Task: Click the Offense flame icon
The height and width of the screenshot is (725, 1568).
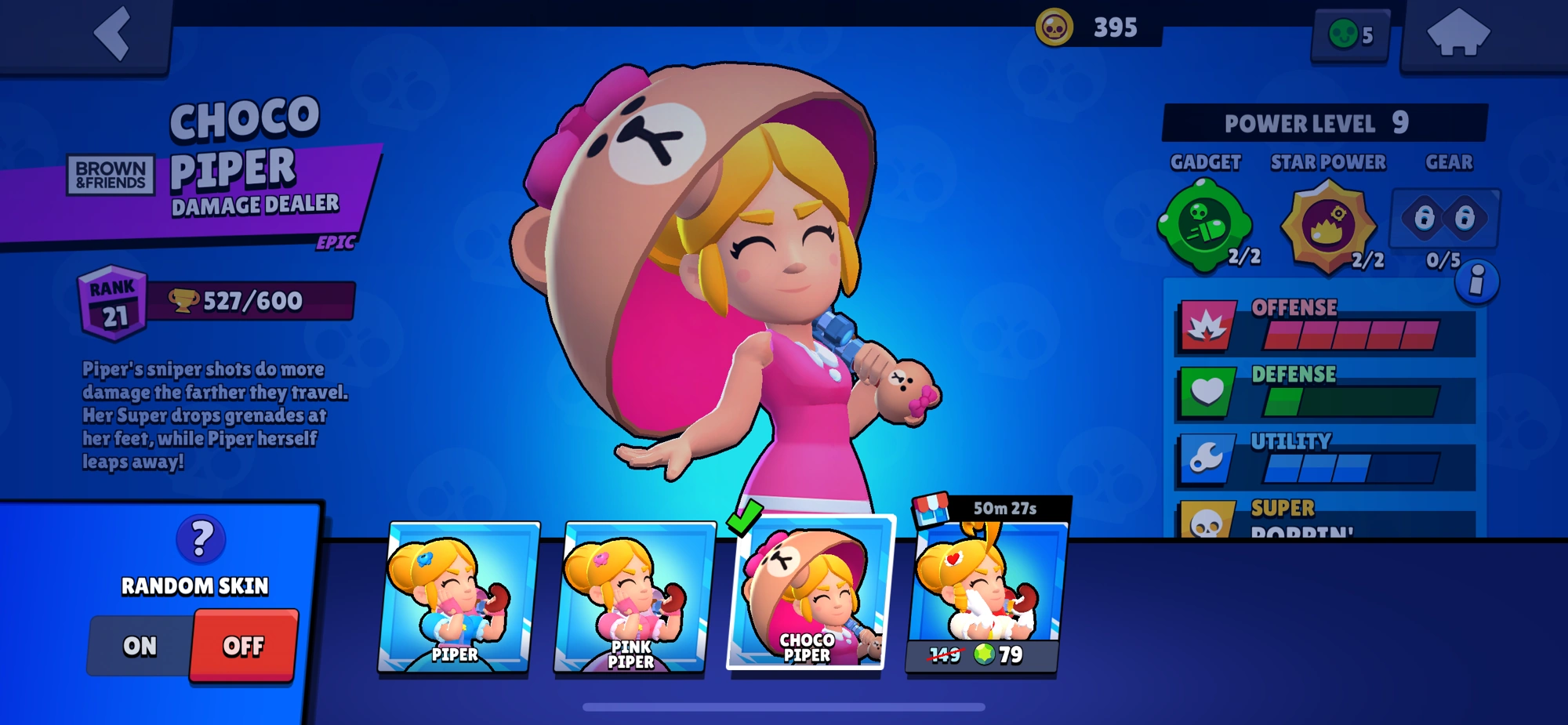Action: [x=1207, y=324]
